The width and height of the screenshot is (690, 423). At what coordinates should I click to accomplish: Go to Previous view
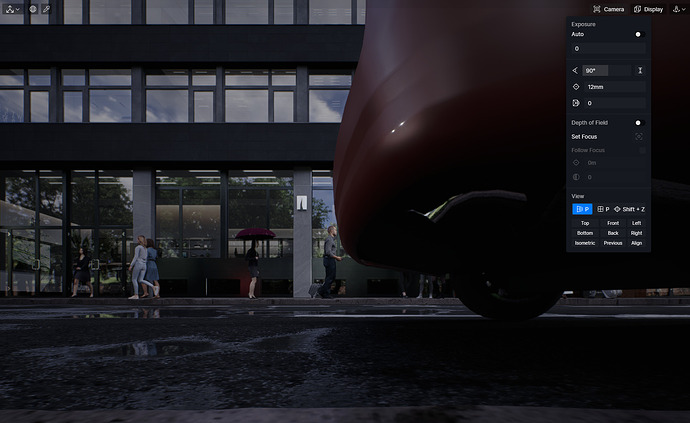click(x=612, y=243)
